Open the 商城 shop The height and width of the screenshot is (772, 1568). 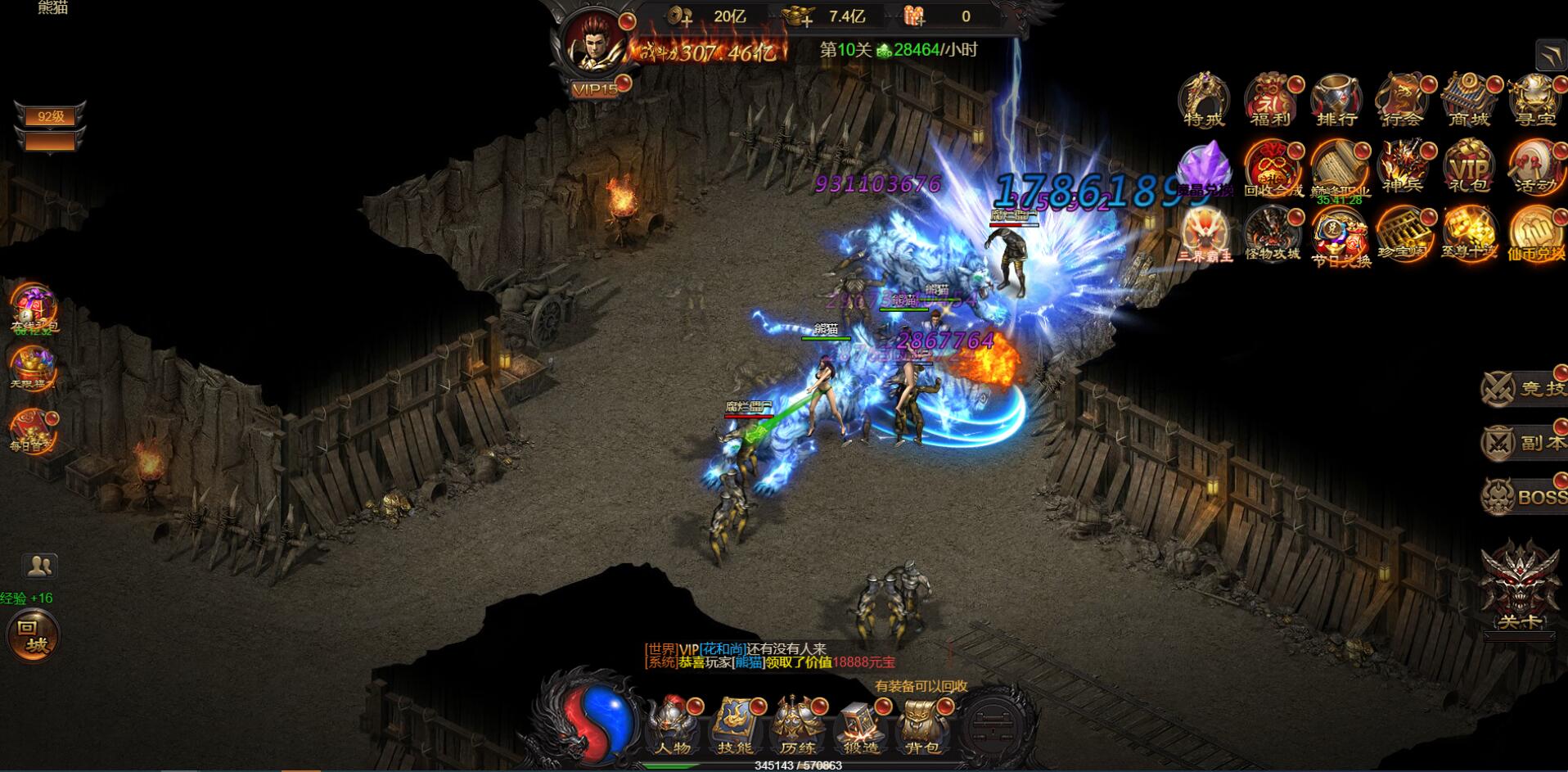(x=1469, y=99)
